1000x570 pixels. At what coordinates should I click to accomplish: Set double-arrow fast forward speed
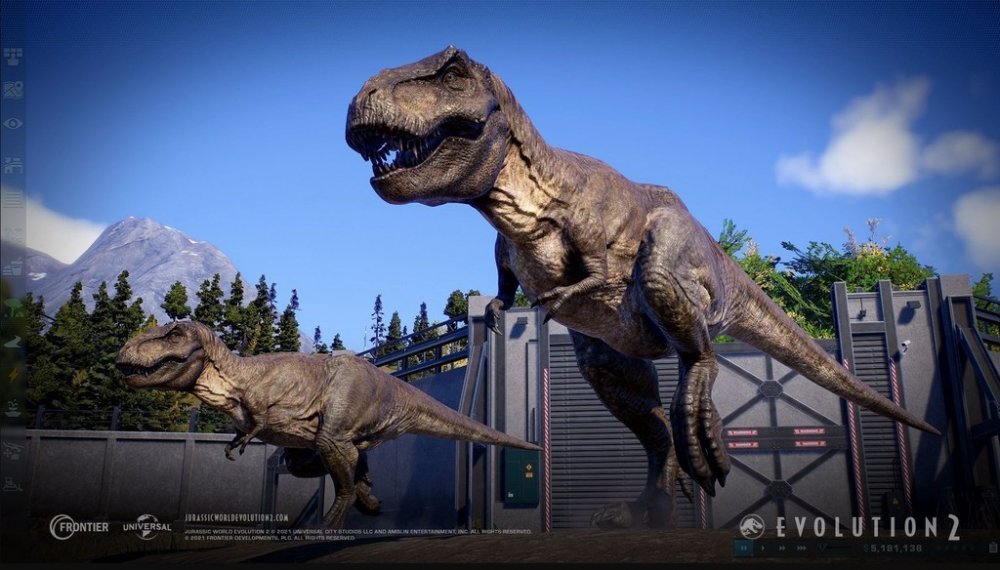[x=781, y=548]
